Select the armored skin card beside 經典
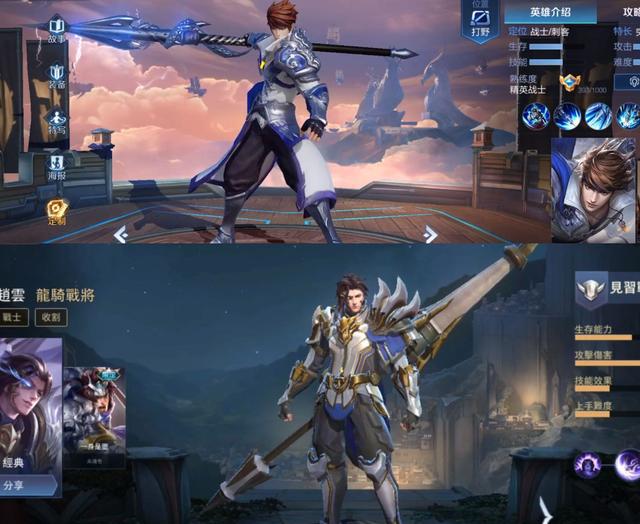This screenshot has width=640, height=524. pos(94,416)
